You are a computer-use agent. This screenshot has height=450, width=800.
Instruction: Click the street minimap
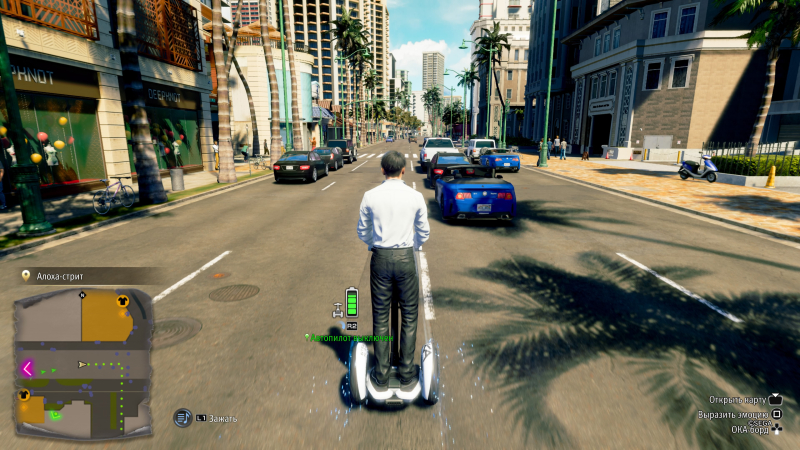click(83, 362)
